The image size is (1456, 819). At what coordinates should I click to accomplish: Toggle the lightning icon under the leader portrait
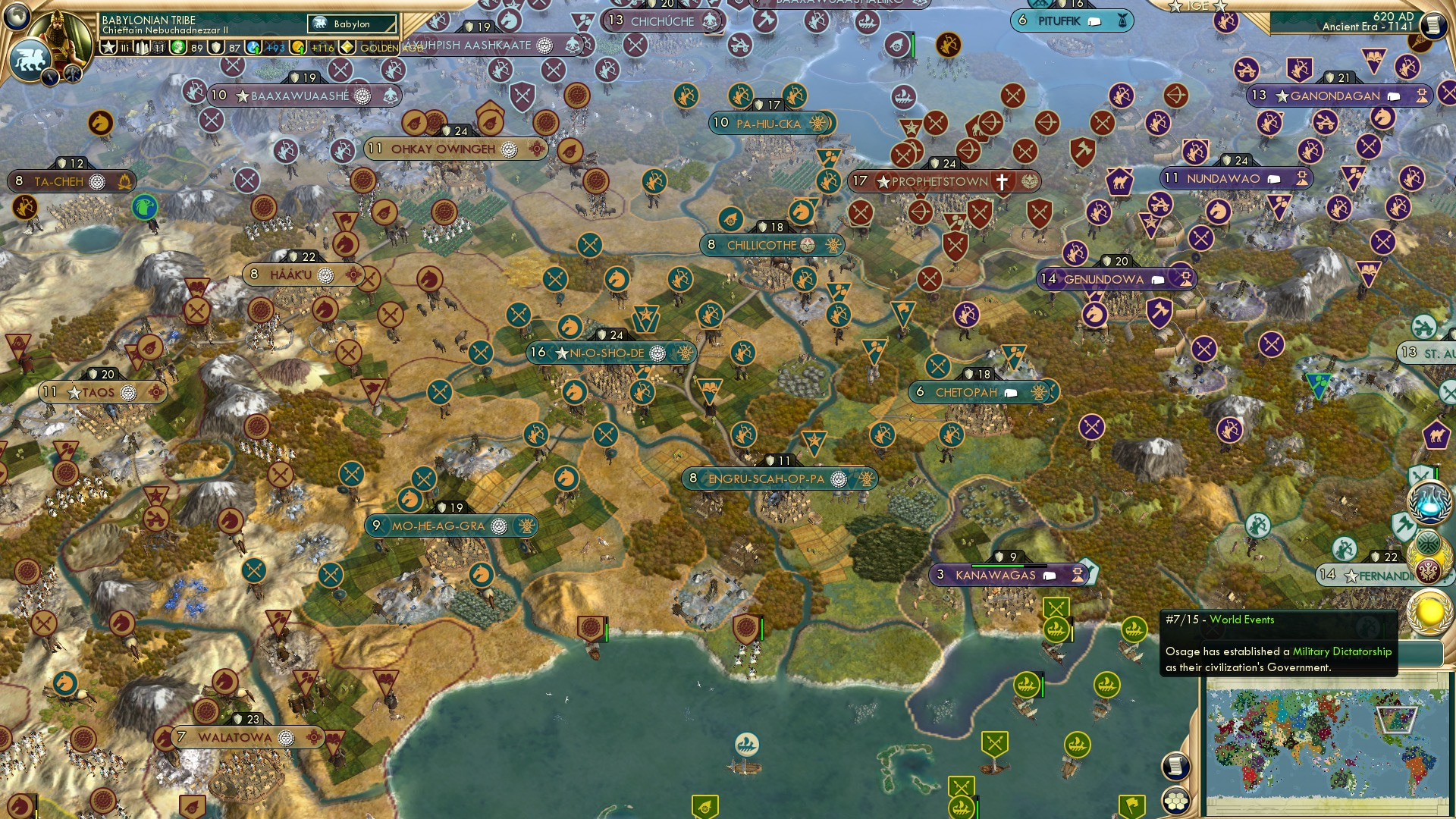tap(49, 77)
